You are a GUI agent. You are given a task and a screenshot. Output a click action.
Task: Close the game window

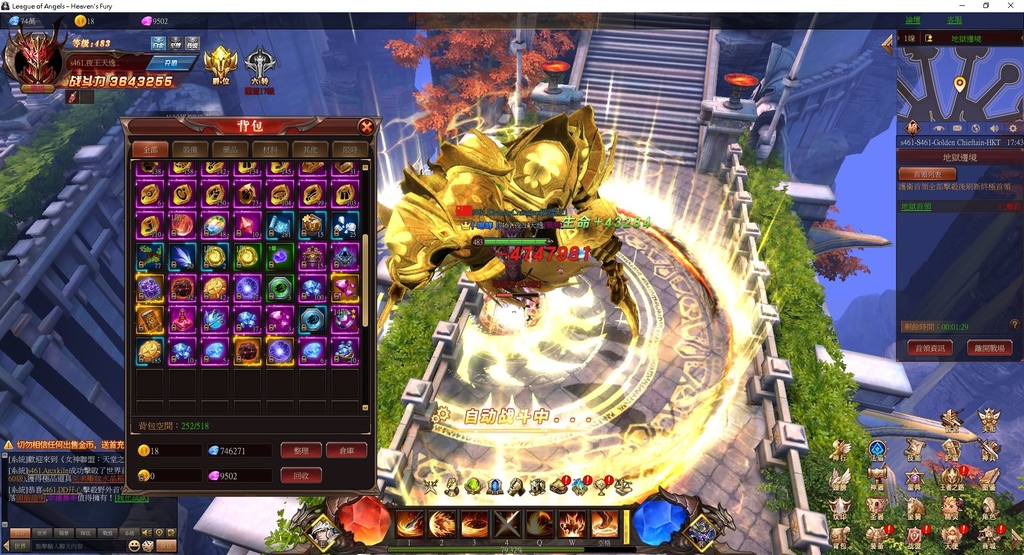pyautogui.click(x=1011, y=6)
